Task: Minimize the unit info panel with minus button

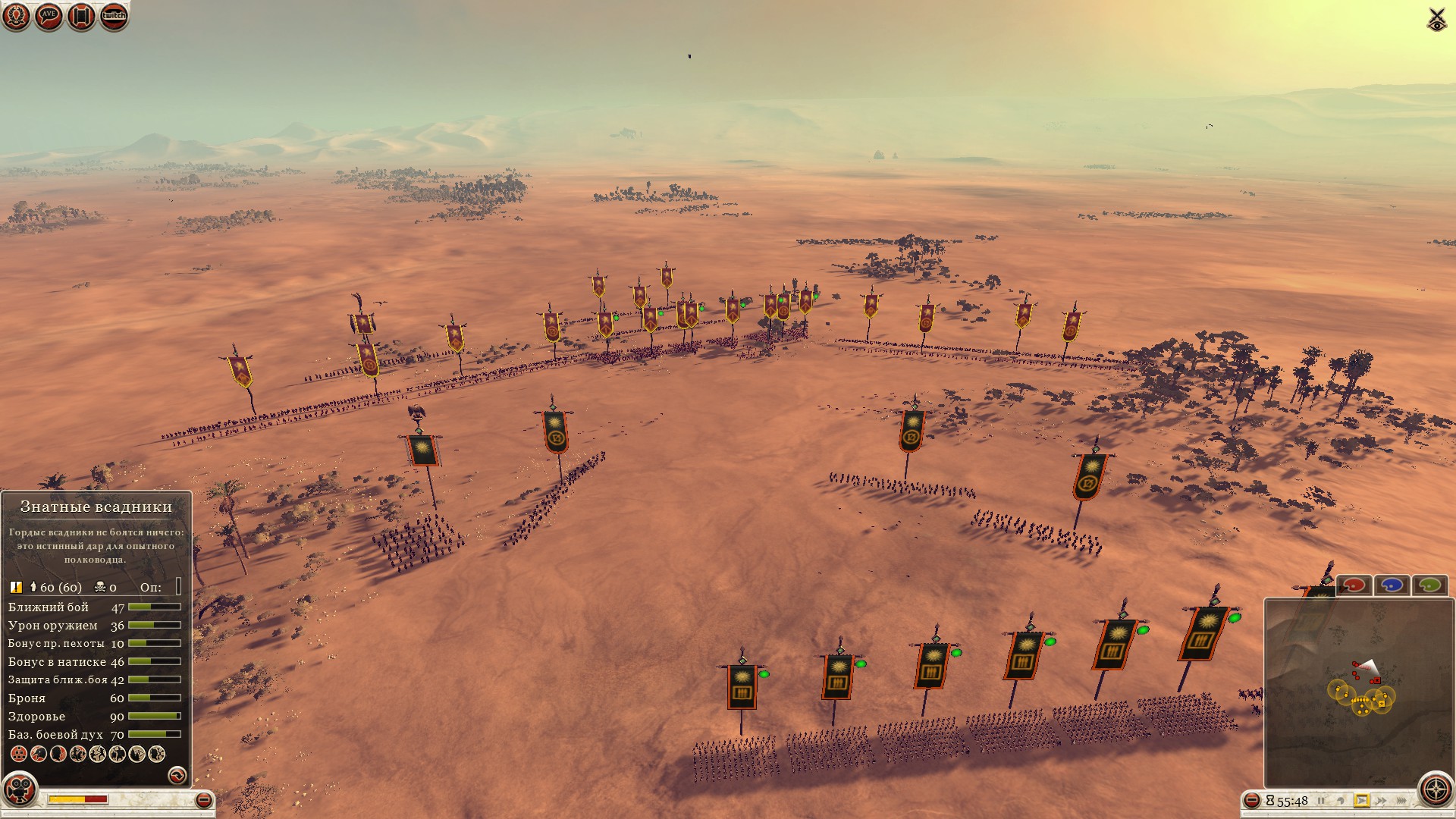Action: click(203, 800)
